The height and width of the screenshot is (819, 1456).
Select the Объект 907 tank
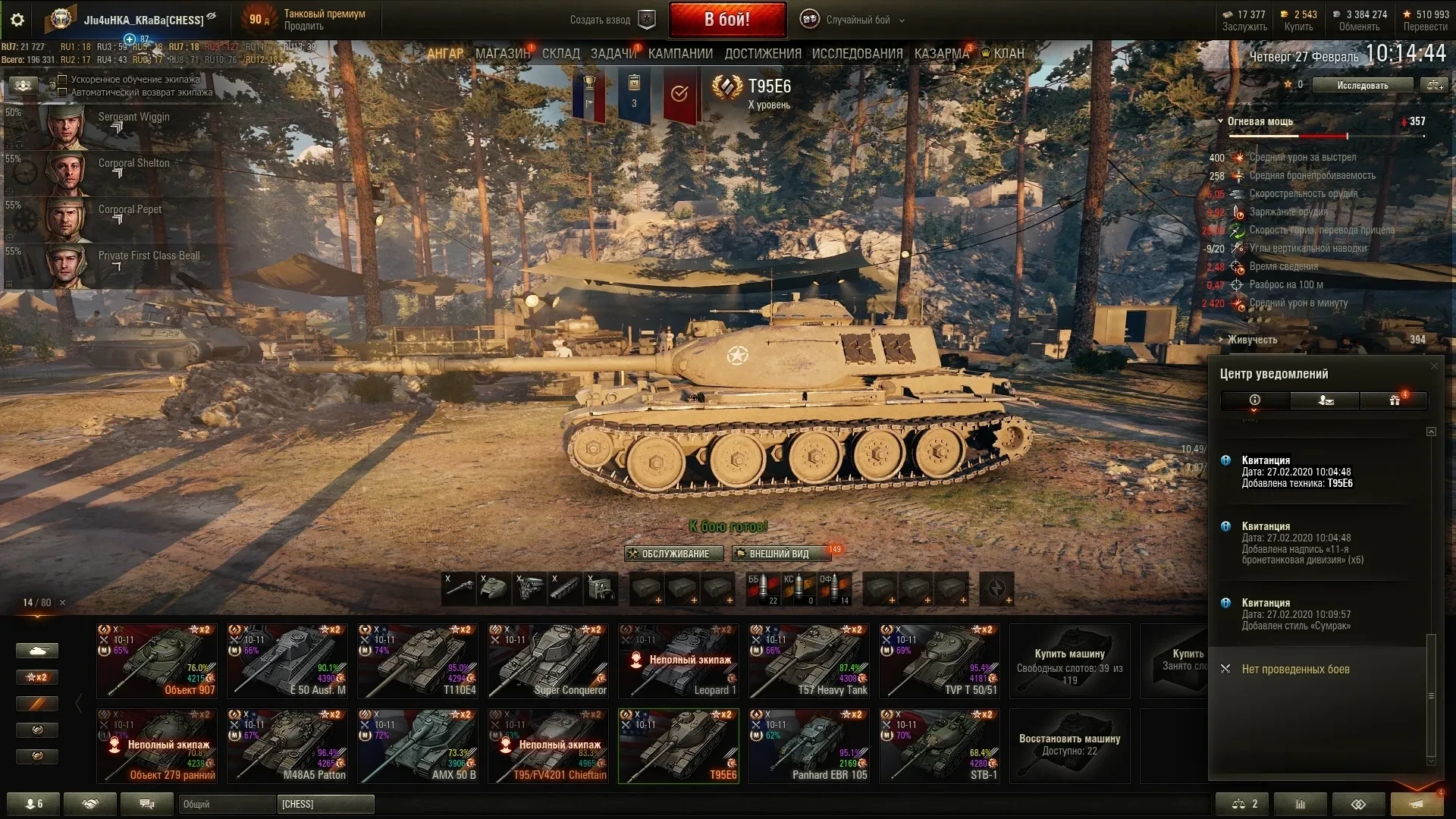[156, 661]
